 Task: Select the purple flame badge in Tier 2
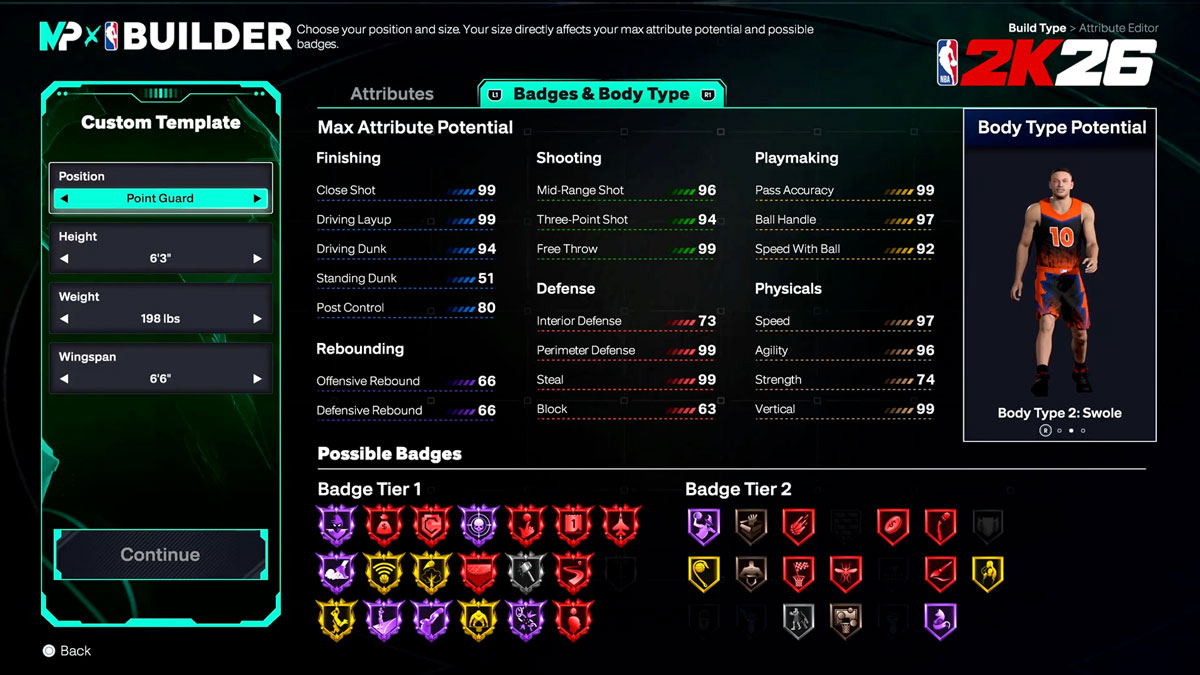pyautogui.click(x=940, y=620)
